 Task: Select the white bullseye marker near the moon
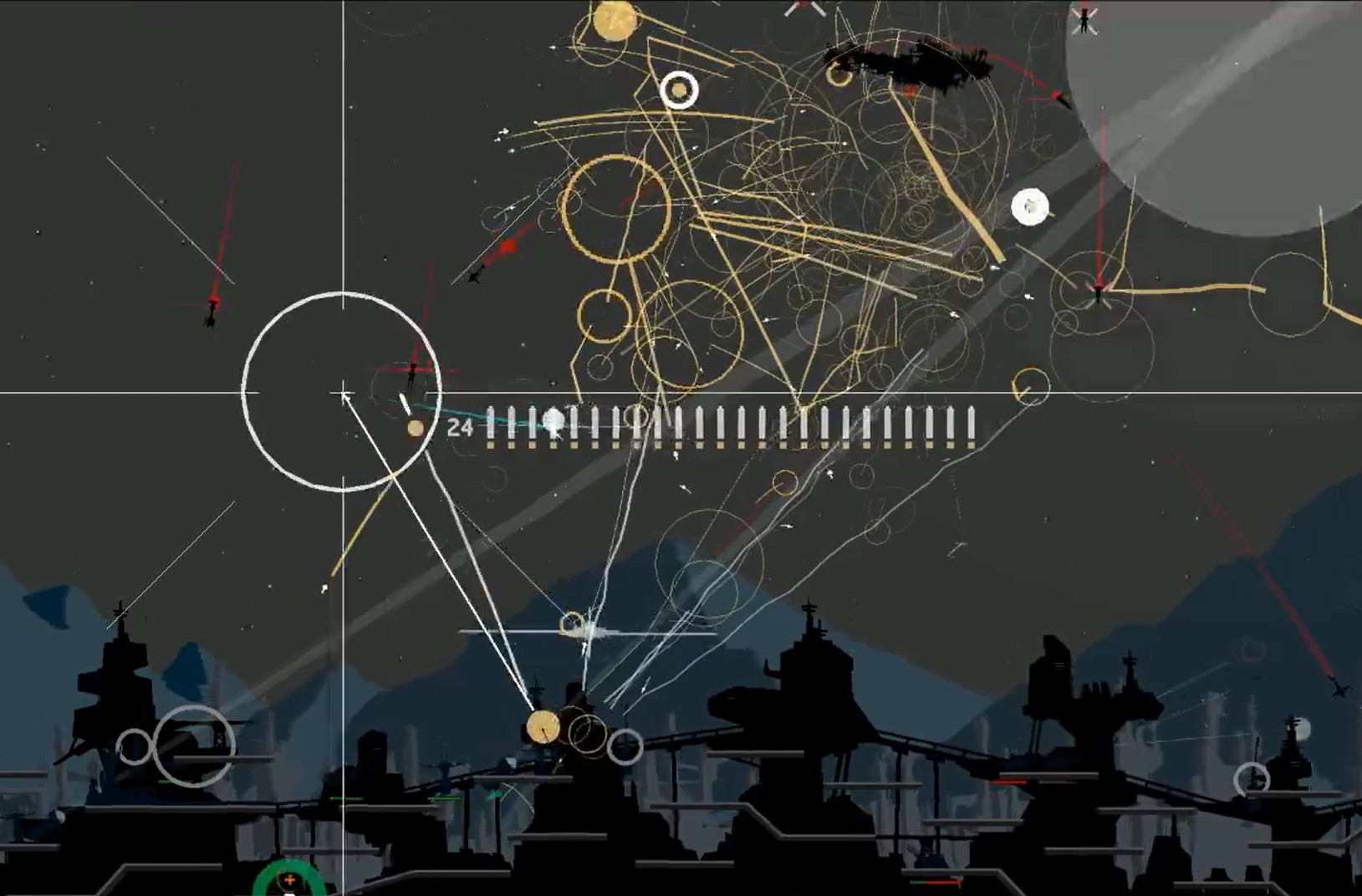click(1031, 205)
